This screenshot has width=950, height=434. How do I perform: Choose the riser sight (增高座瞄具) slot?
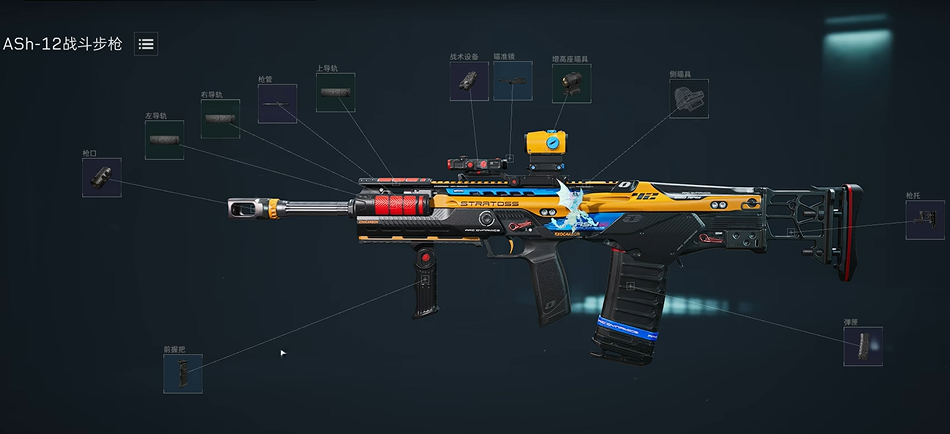point(571,84)
